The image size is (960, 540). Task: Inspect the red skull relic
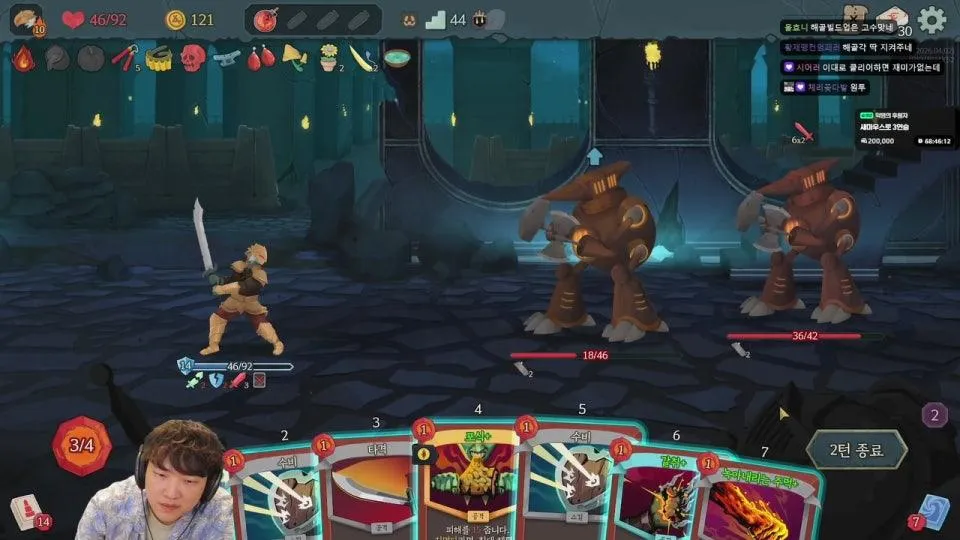(192, 57)
